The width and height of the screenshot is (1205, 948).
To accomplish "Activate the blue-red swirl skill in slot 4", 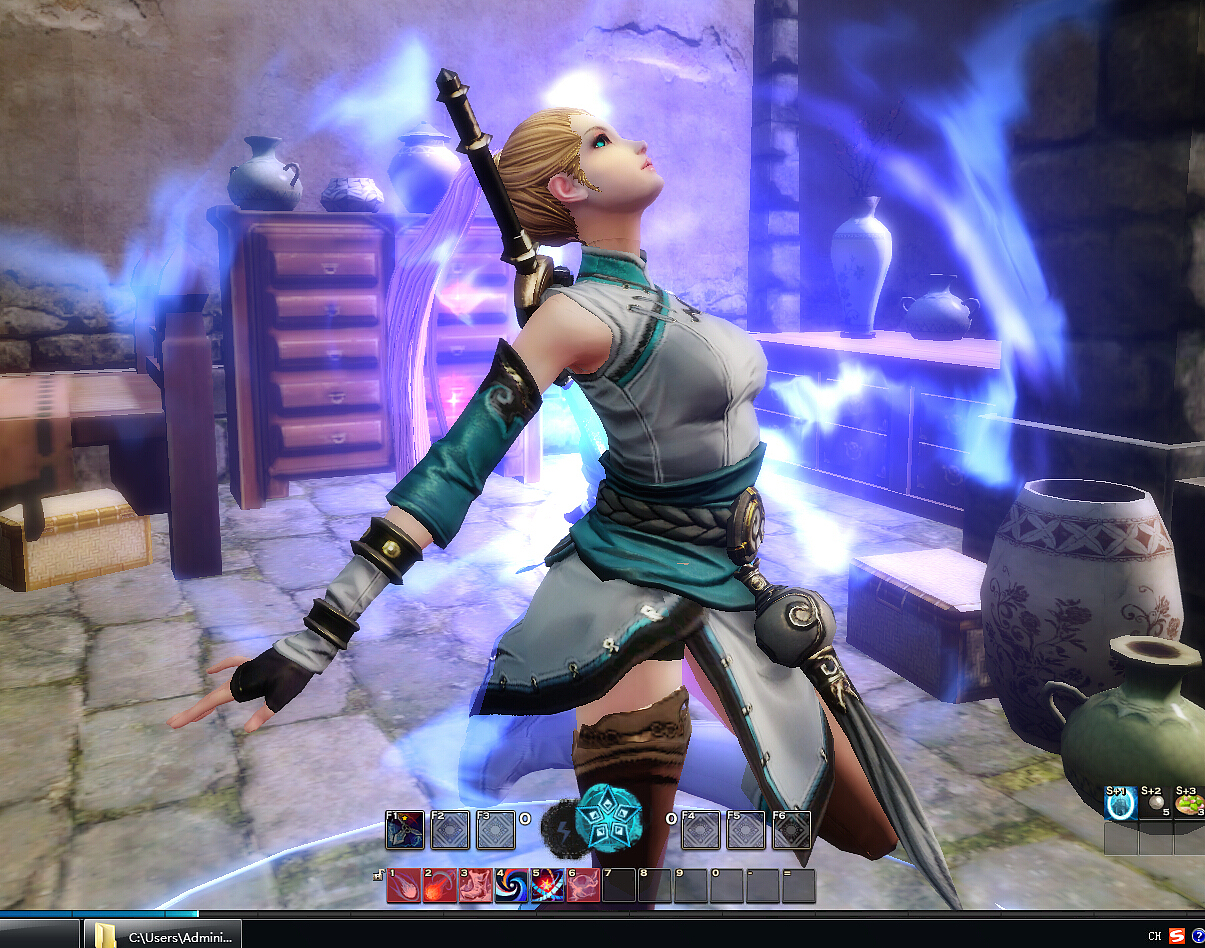I will 511,886.
